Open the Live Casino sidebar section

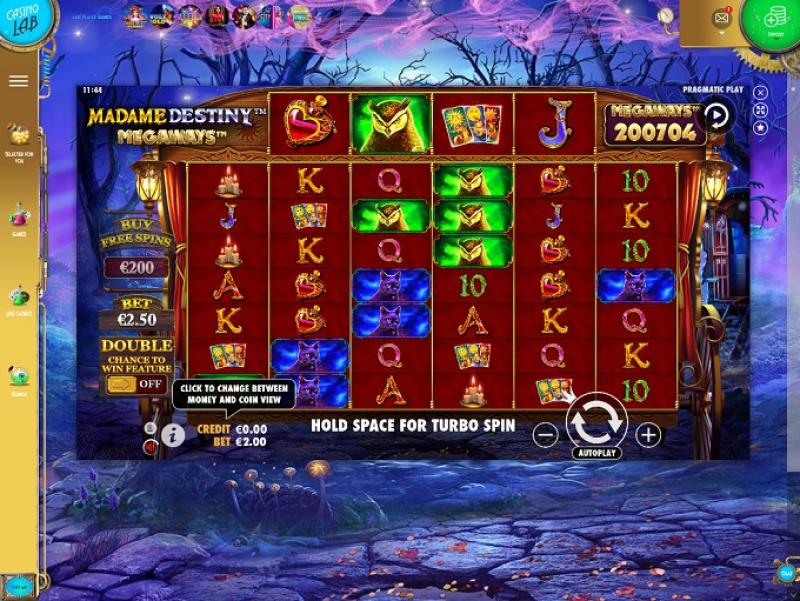[x=19, y=299]
